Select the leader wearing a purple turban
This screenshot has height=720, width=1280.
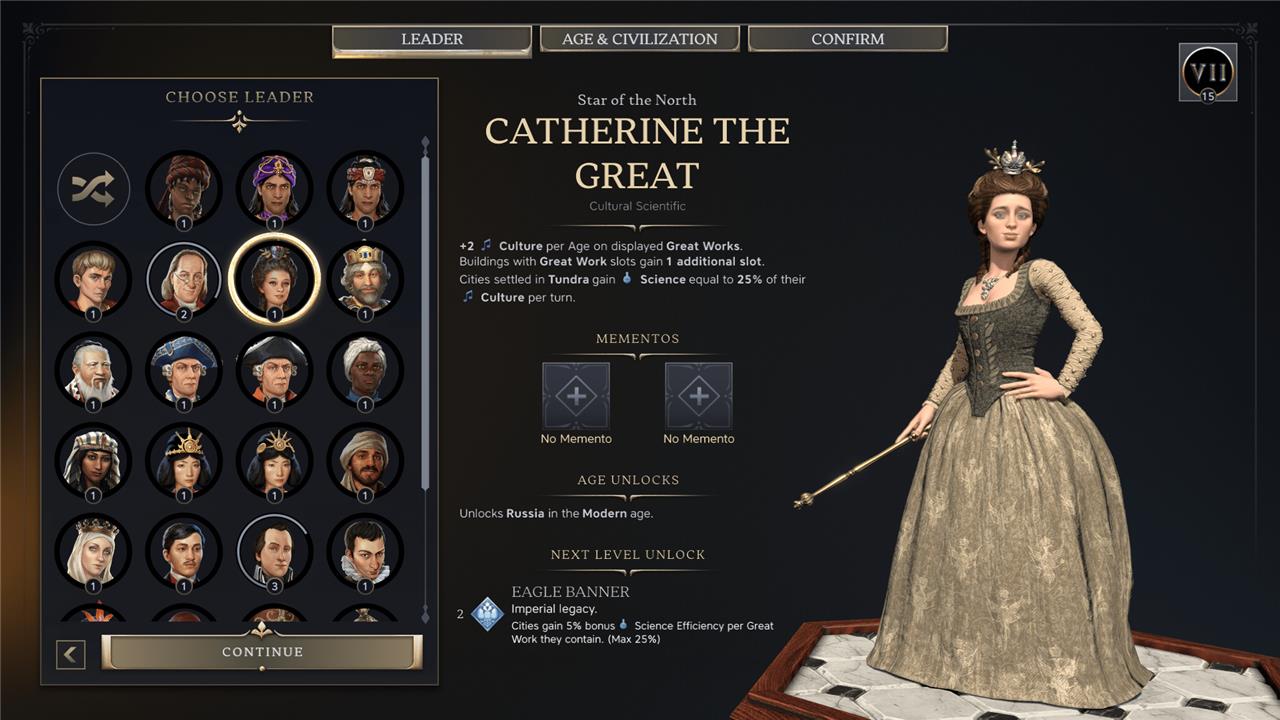click(x=274, y=188)
